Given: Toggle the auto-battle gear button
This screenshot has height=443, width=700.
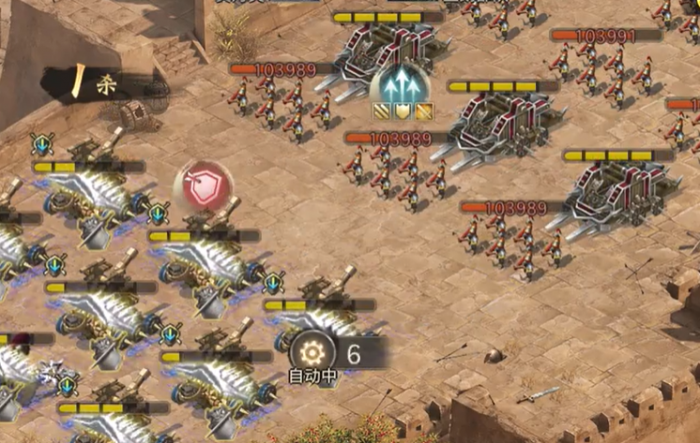Looking at the screenshot, I should click(x=312, y=351).
